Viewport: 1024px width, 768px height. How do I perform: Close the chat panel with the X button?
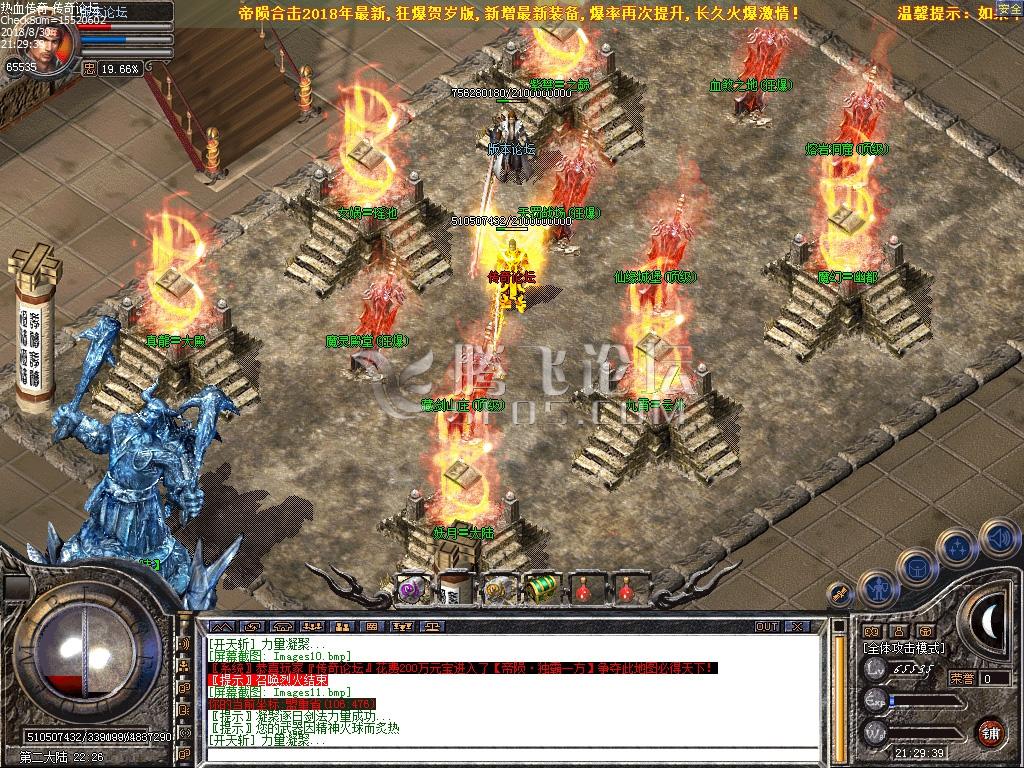tap(796, 626)
